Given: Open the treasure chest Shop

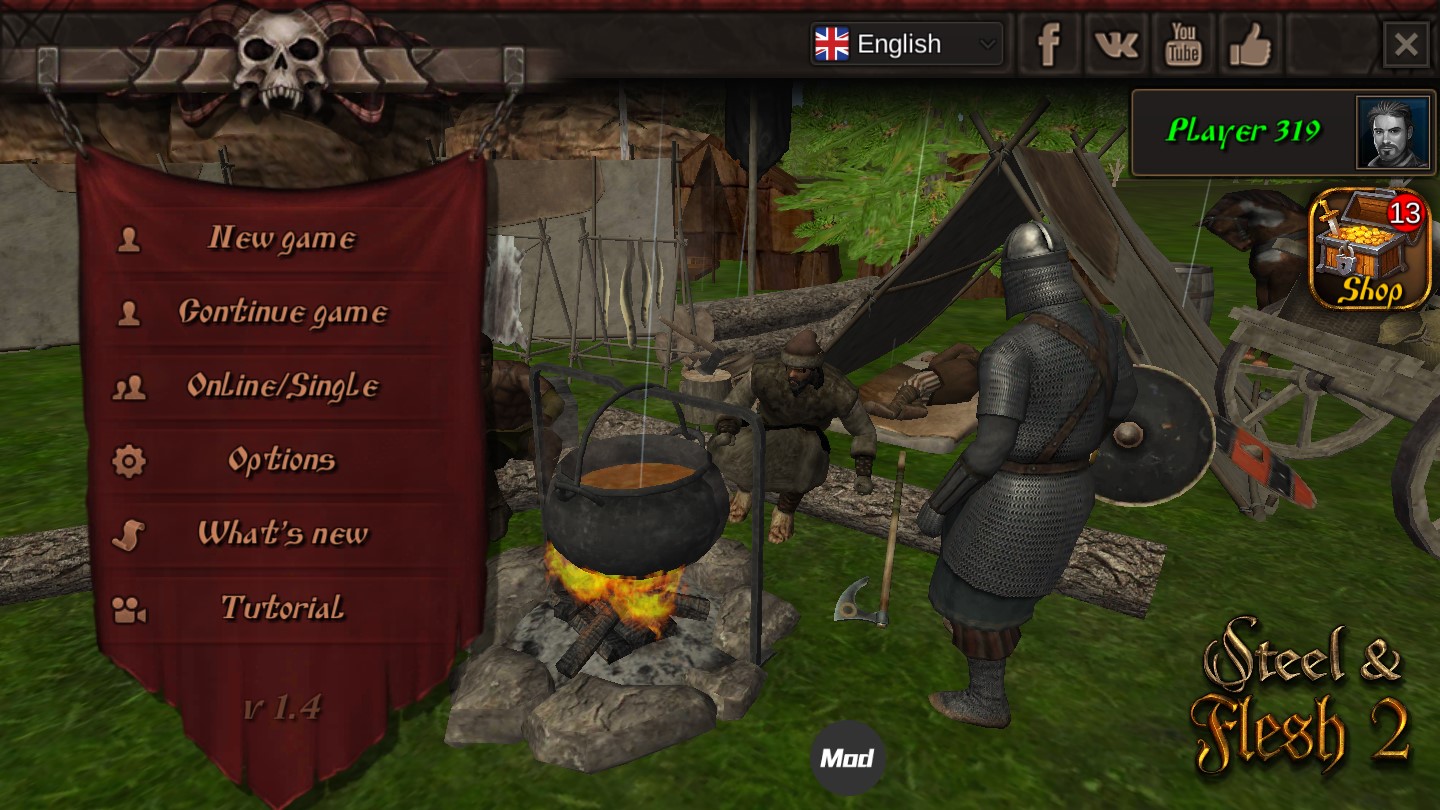Looking at the screenshot, I should point(1370,249).
